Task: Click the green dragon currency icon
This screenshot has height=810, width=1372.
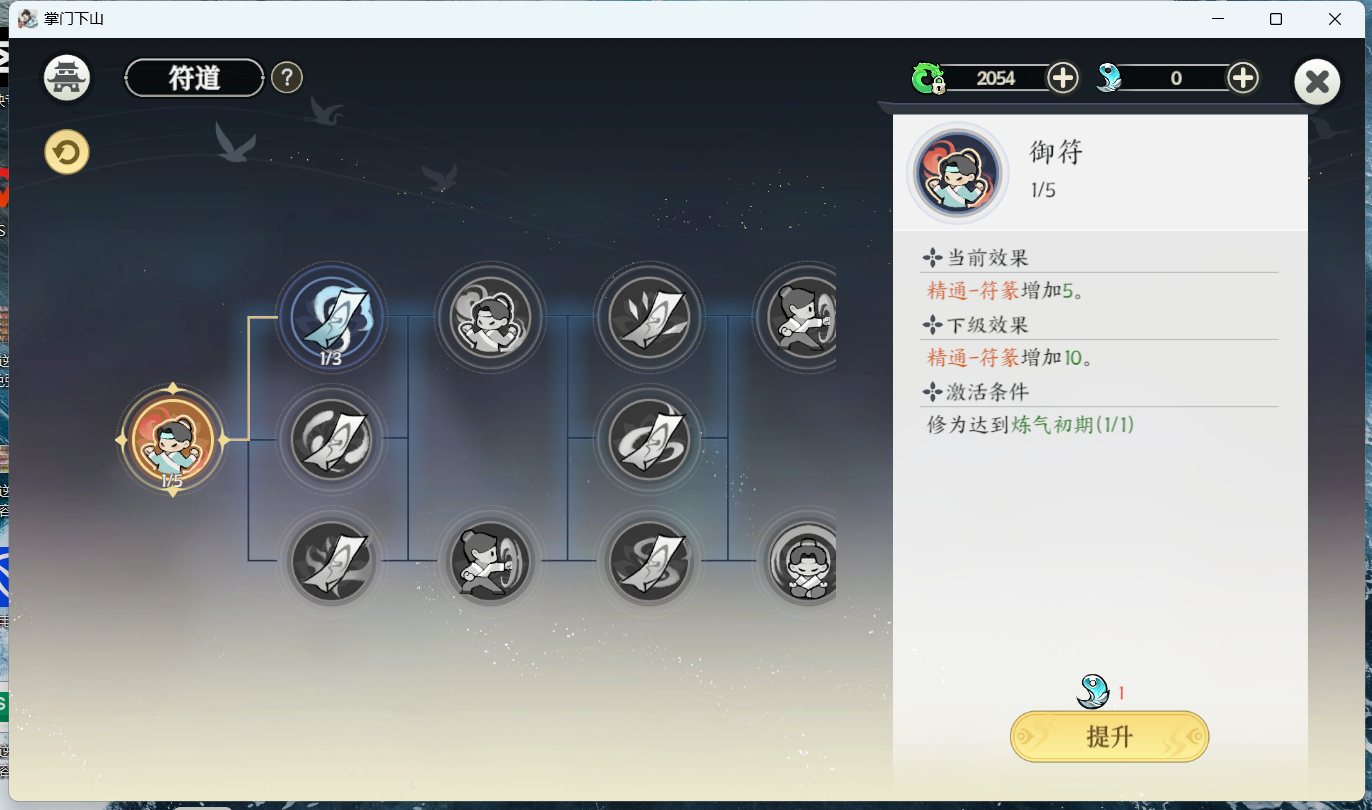Action: point(930,77)
